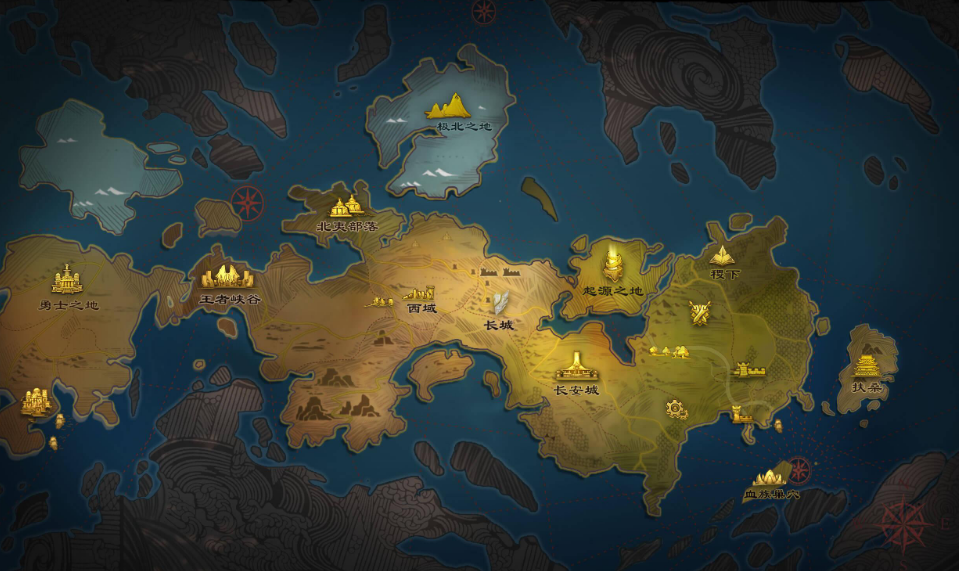Select the 极北之地 mountain marker
Image resolution: width=959 pixels, height=571 pixels.
[450, 106]
